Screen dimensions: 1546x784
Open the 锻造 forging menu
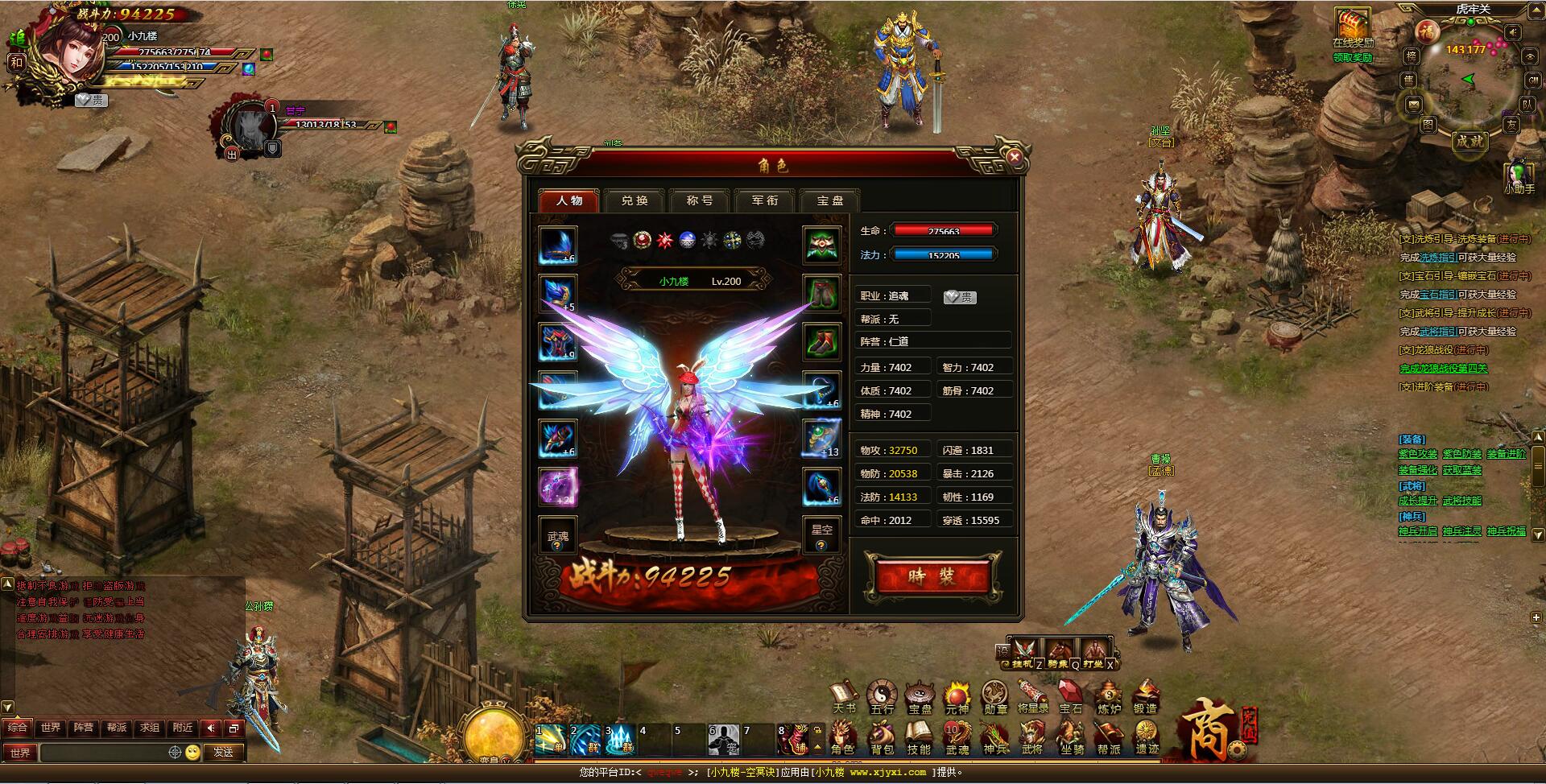[x=1145, y=698]
